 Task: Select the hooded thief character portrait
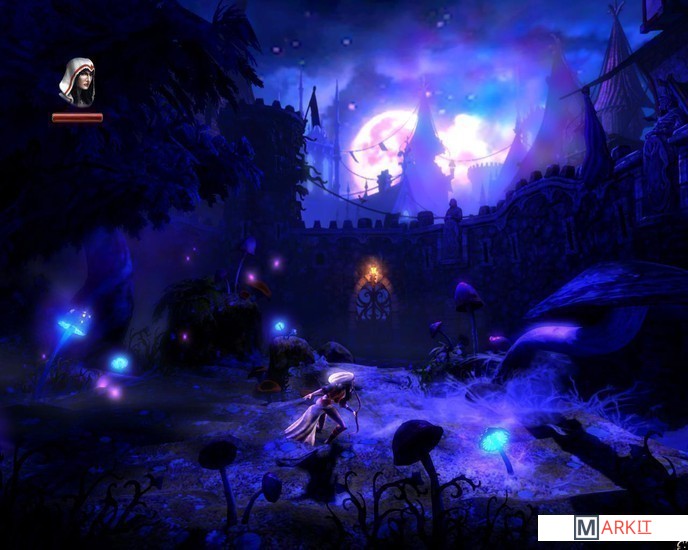tap(77, 82)
